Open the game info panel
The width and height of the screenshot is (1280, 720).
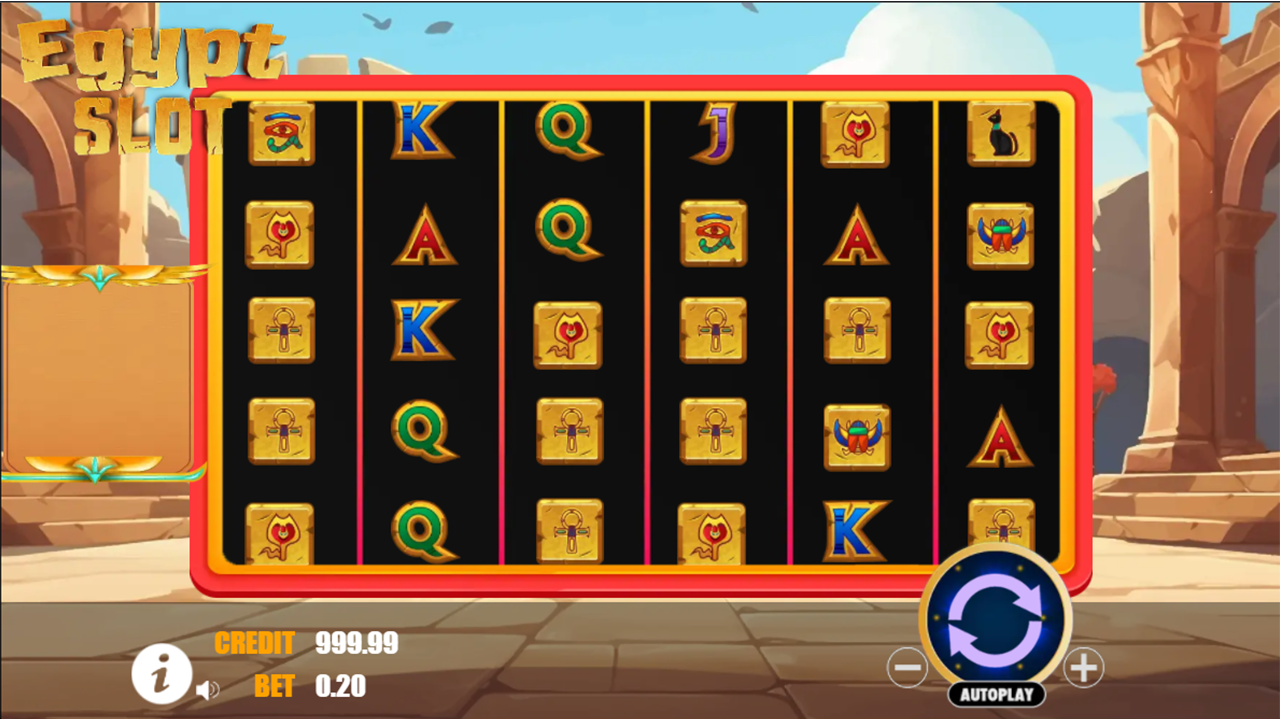click(x=161, y=674)
